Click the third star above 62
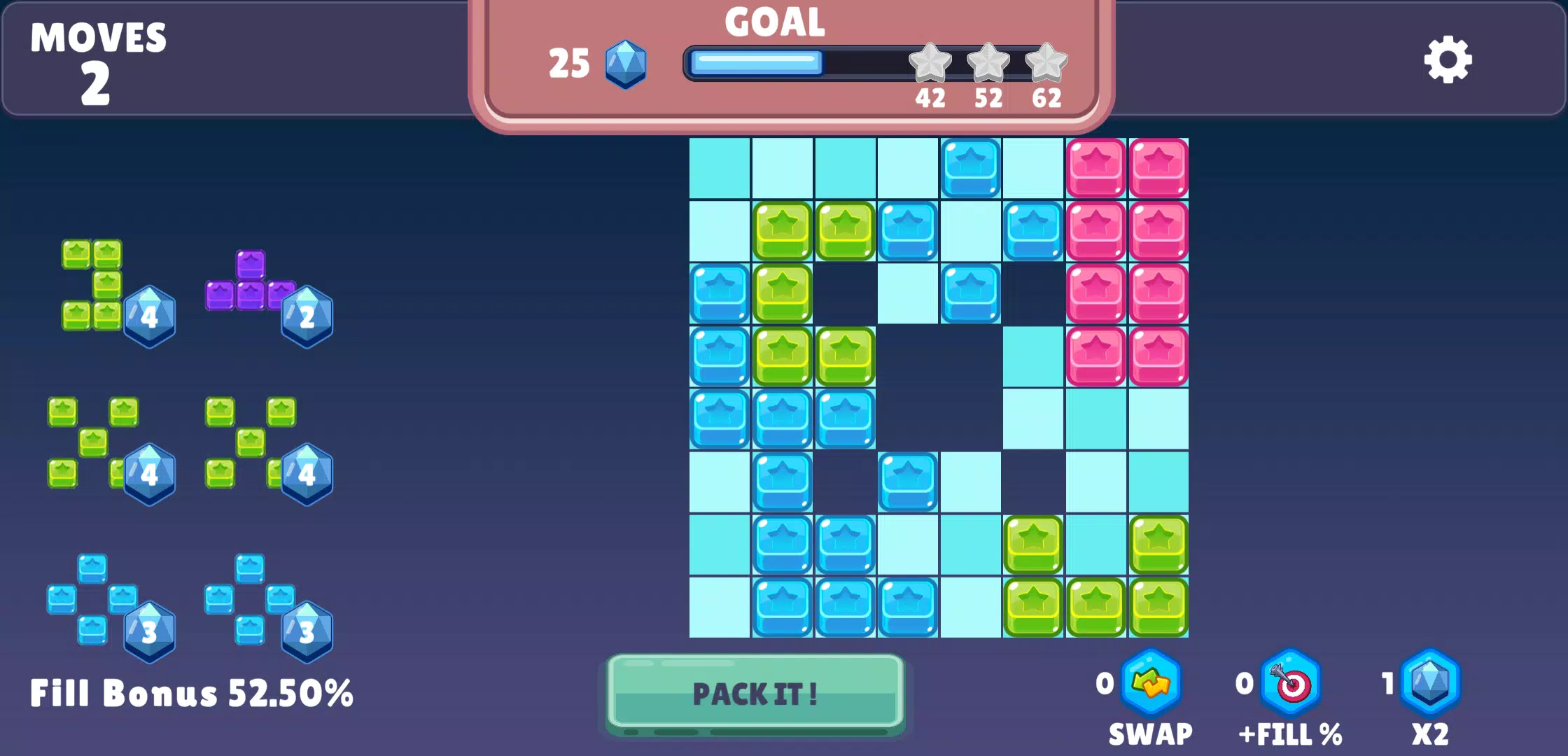The height and width of the screenshot is (756, 1568). click(1046, 62)
